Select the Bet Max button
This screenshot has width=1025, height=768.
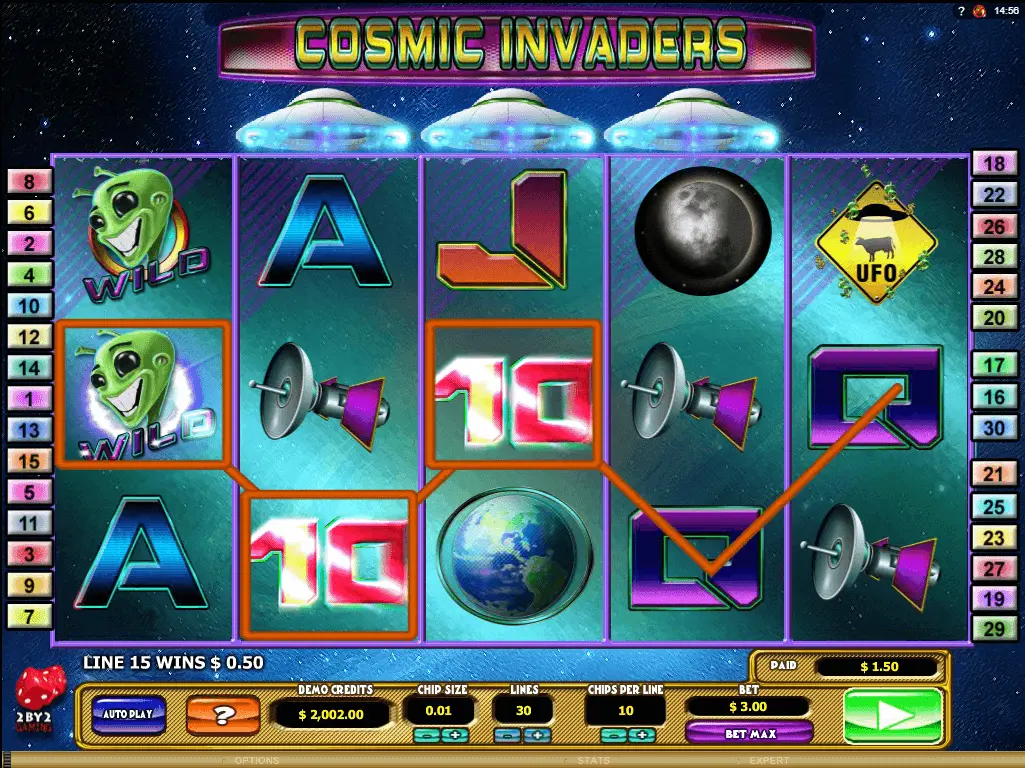point(748,735)
